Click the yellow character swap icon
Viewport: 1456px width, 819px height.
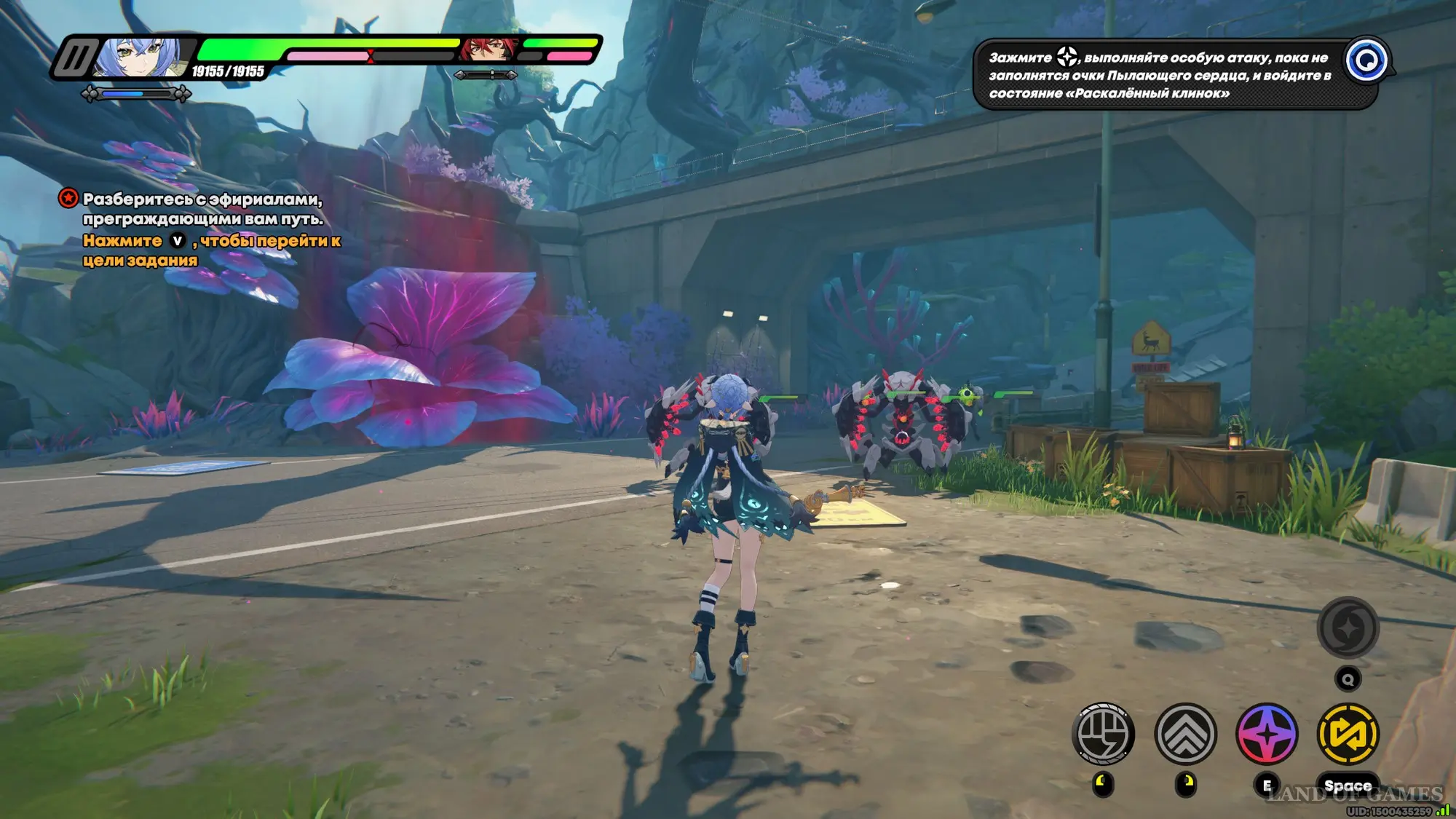click(x=1348, y=734)
